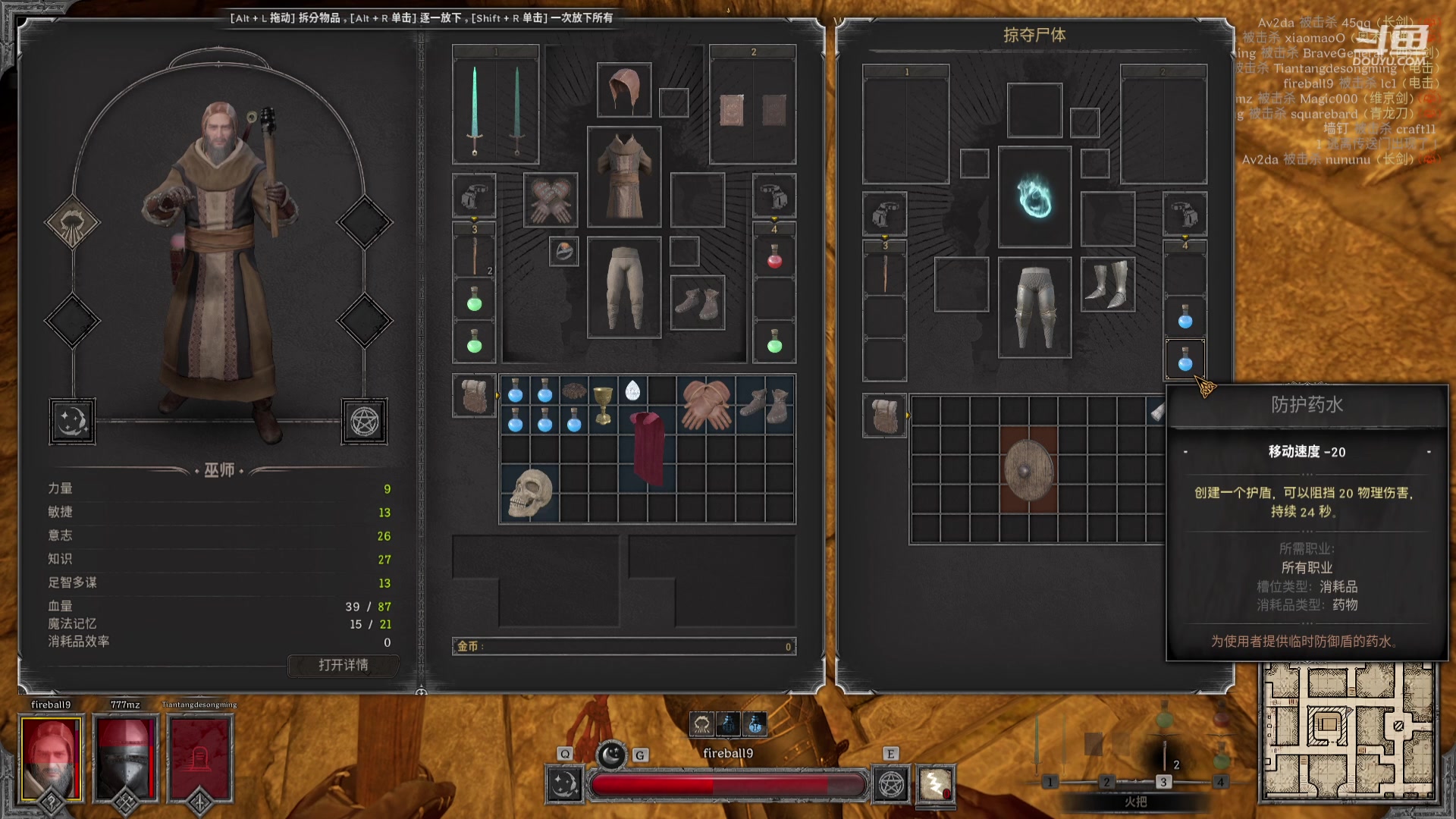Click the pentagram spell slot left of character

coord(364,422)
